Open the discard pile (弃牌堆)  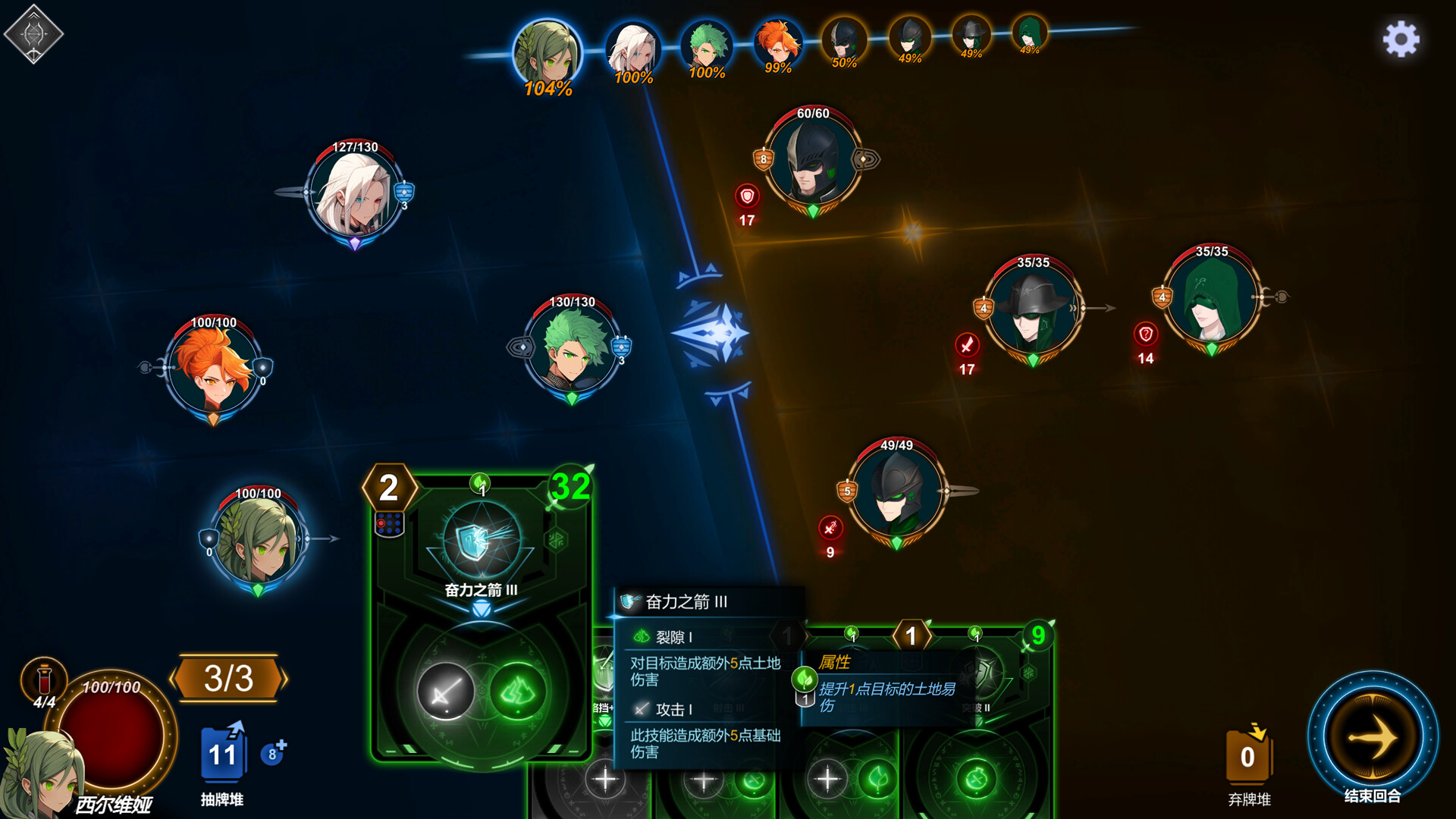coord(1247,757)
